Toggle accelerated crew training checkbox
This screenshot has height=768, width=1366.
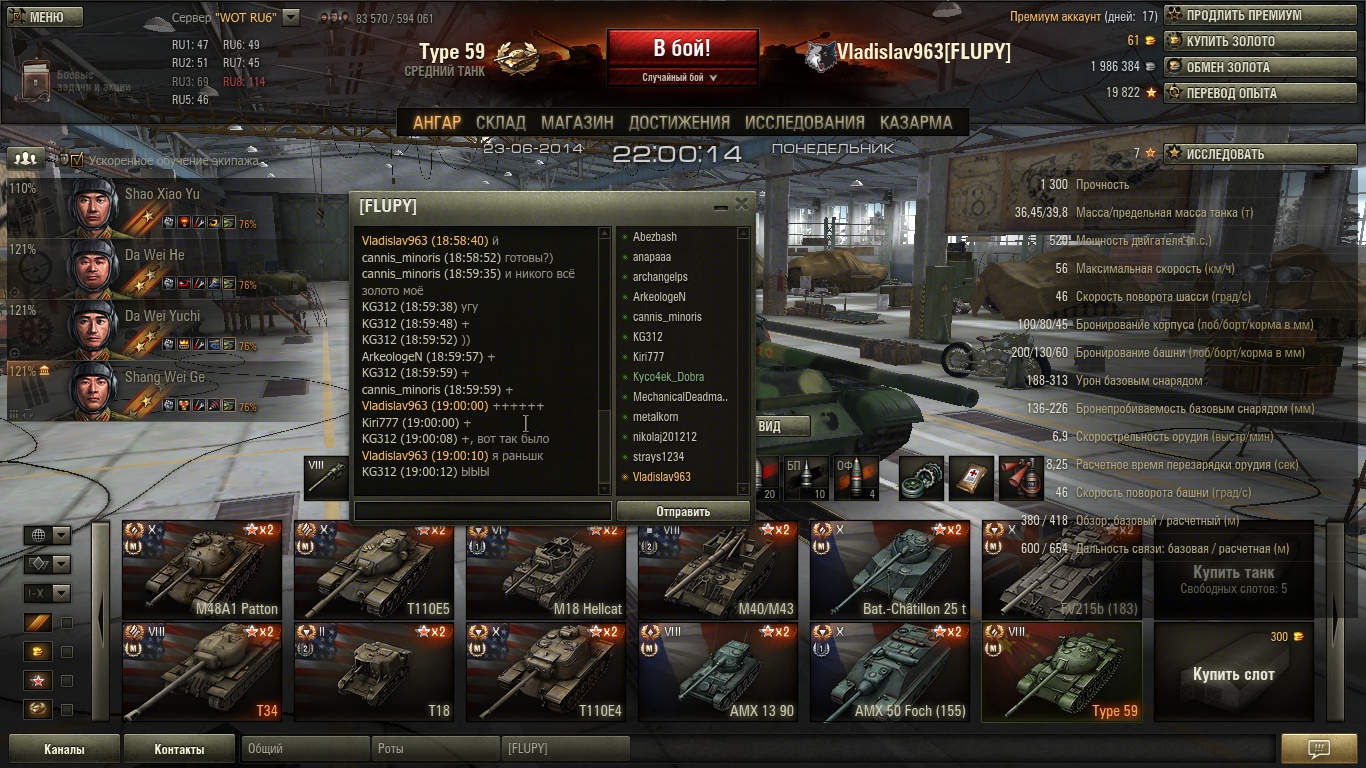click(x=77, y=159)
